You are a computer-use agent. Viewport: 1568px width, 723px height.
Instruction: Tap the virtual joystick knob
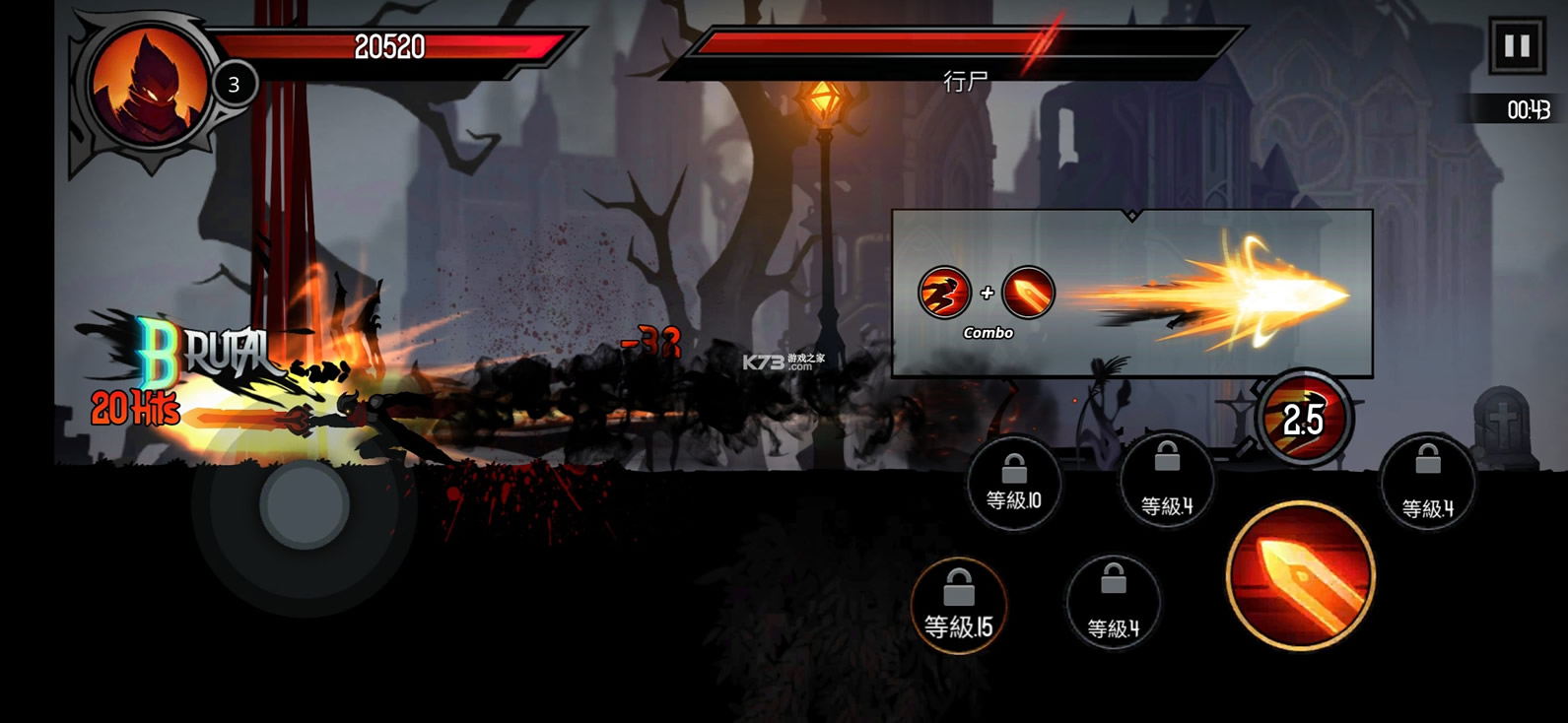coord(305,504)
